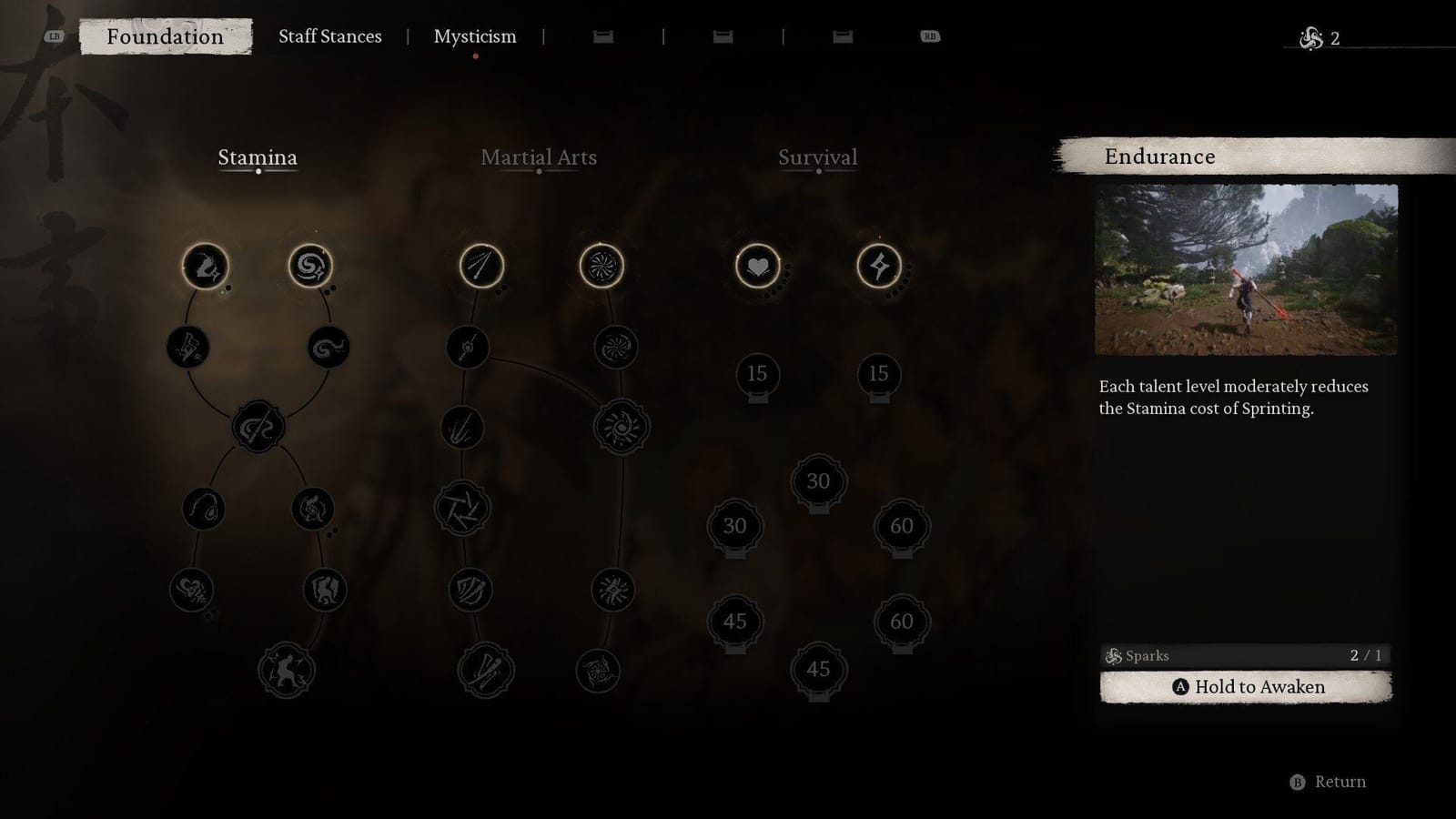Click the Return button
The width and height of the screenshot is (1456, 819).
coord(1329,781)
